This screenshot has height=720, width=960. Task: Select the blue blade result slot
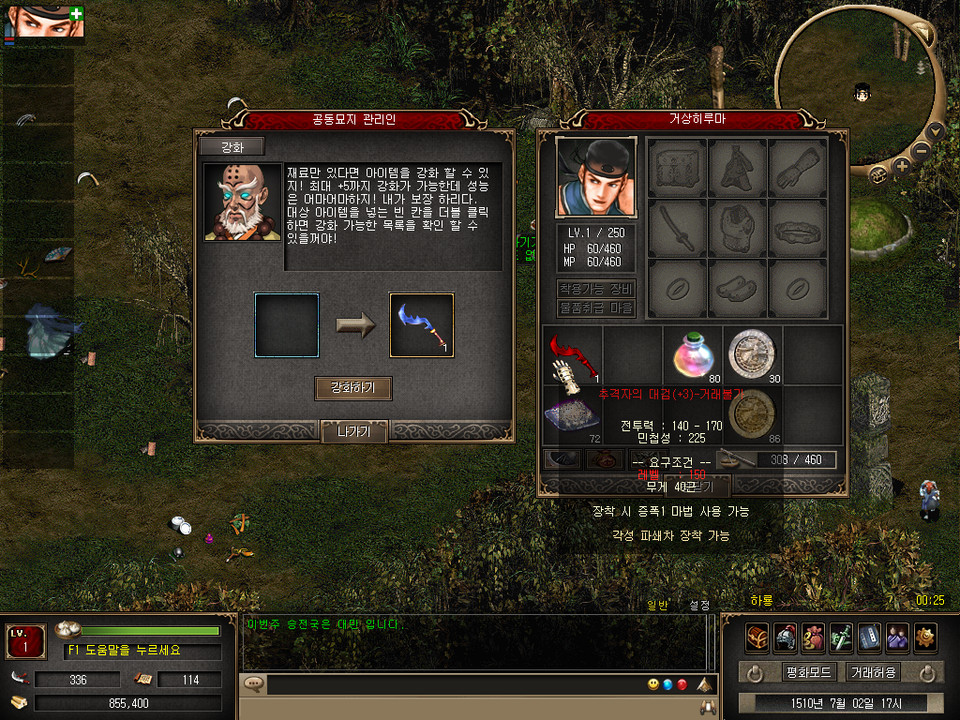pyautogui.click(x=421, y=325)
